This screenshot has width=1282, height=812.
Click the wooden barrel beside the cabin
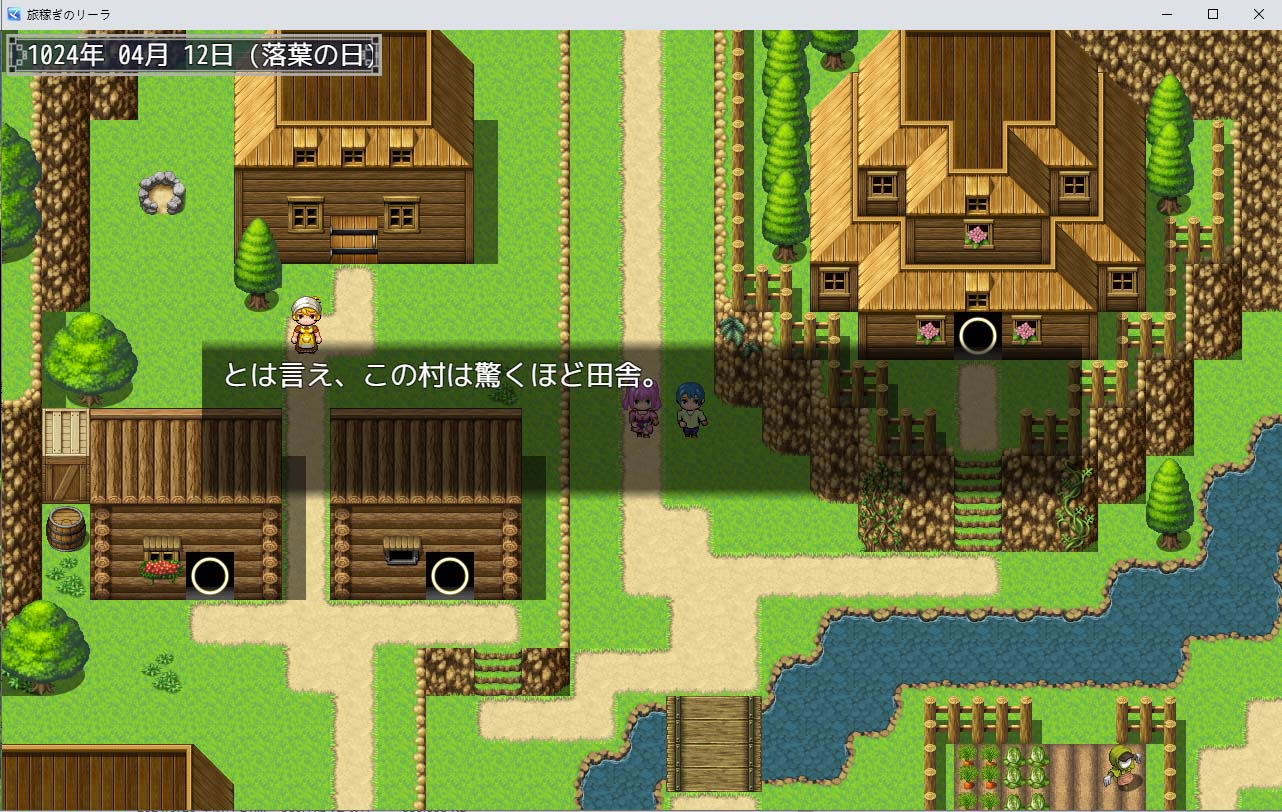coord(66,525)
